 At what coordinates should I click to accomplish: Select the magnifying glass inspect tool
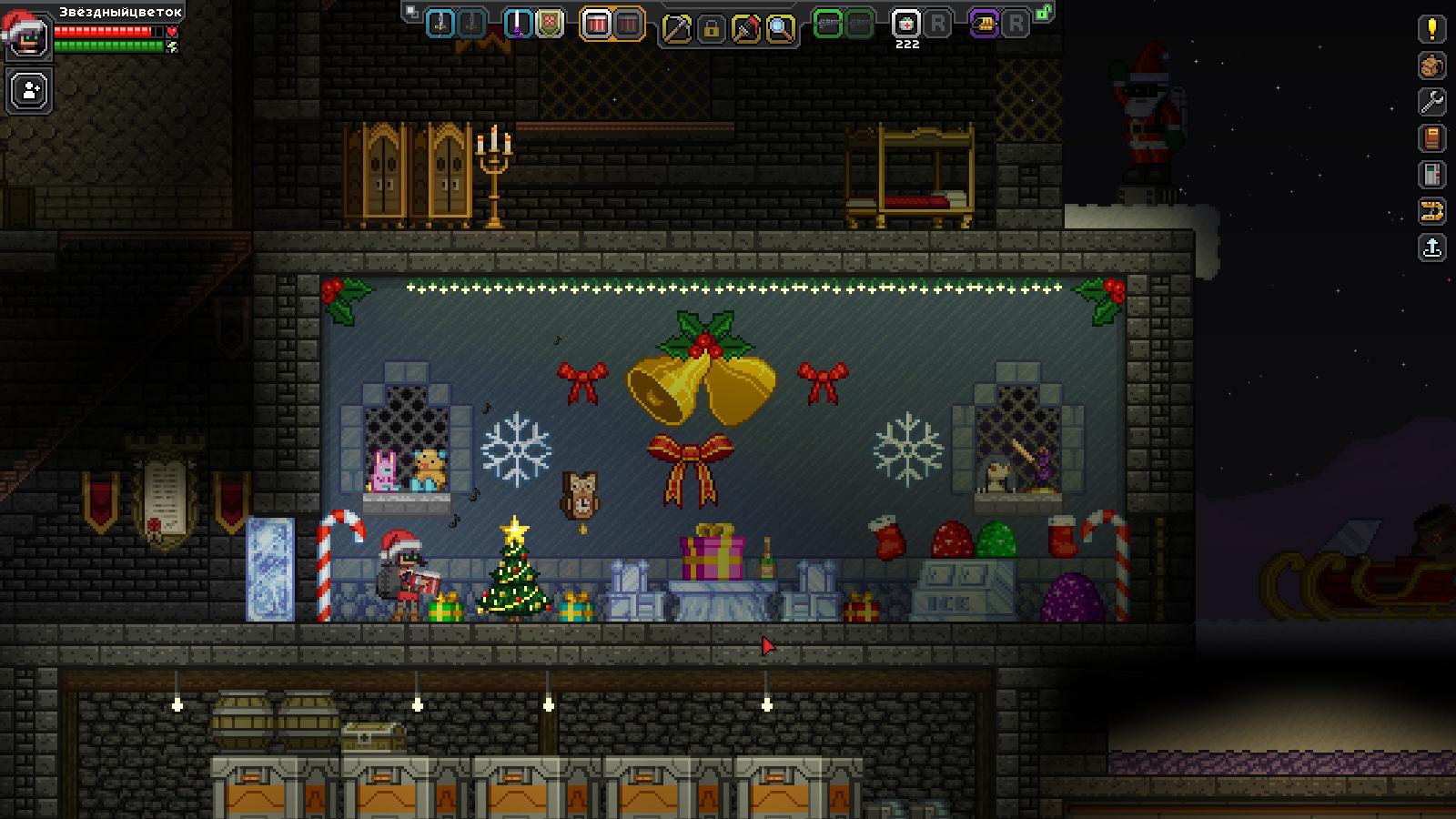point(780,29)
